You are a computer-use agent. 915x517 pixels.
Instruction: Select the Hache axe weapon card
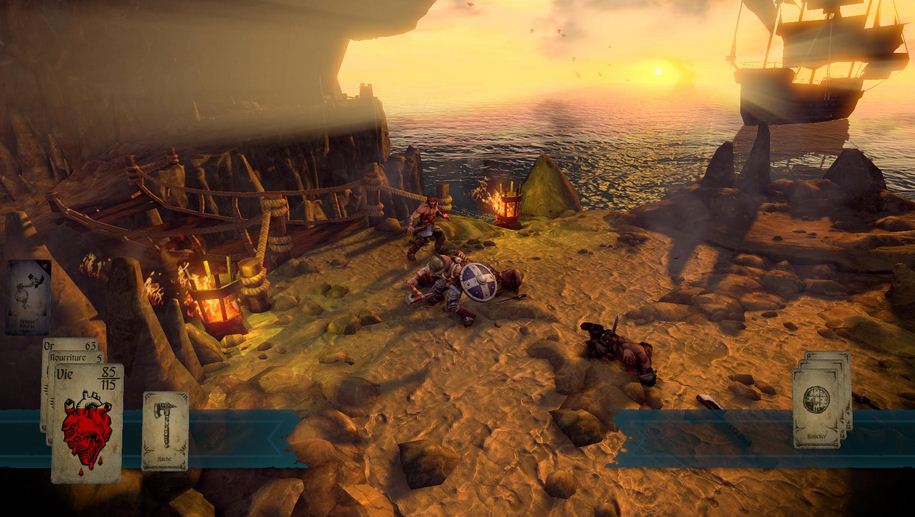click(165, 430)
